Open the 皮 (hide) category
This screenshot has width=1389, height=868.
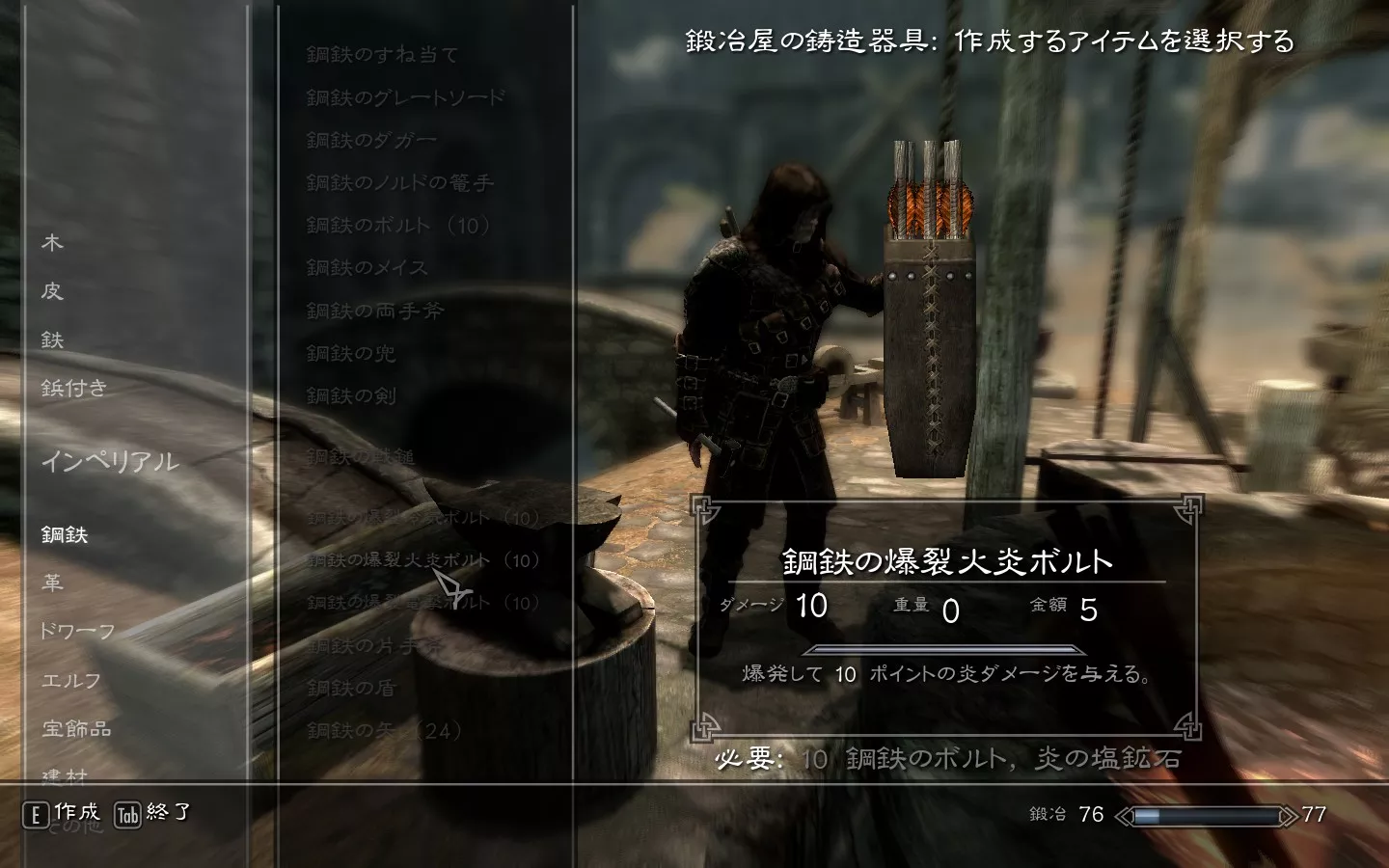click(x=52, y=291)
